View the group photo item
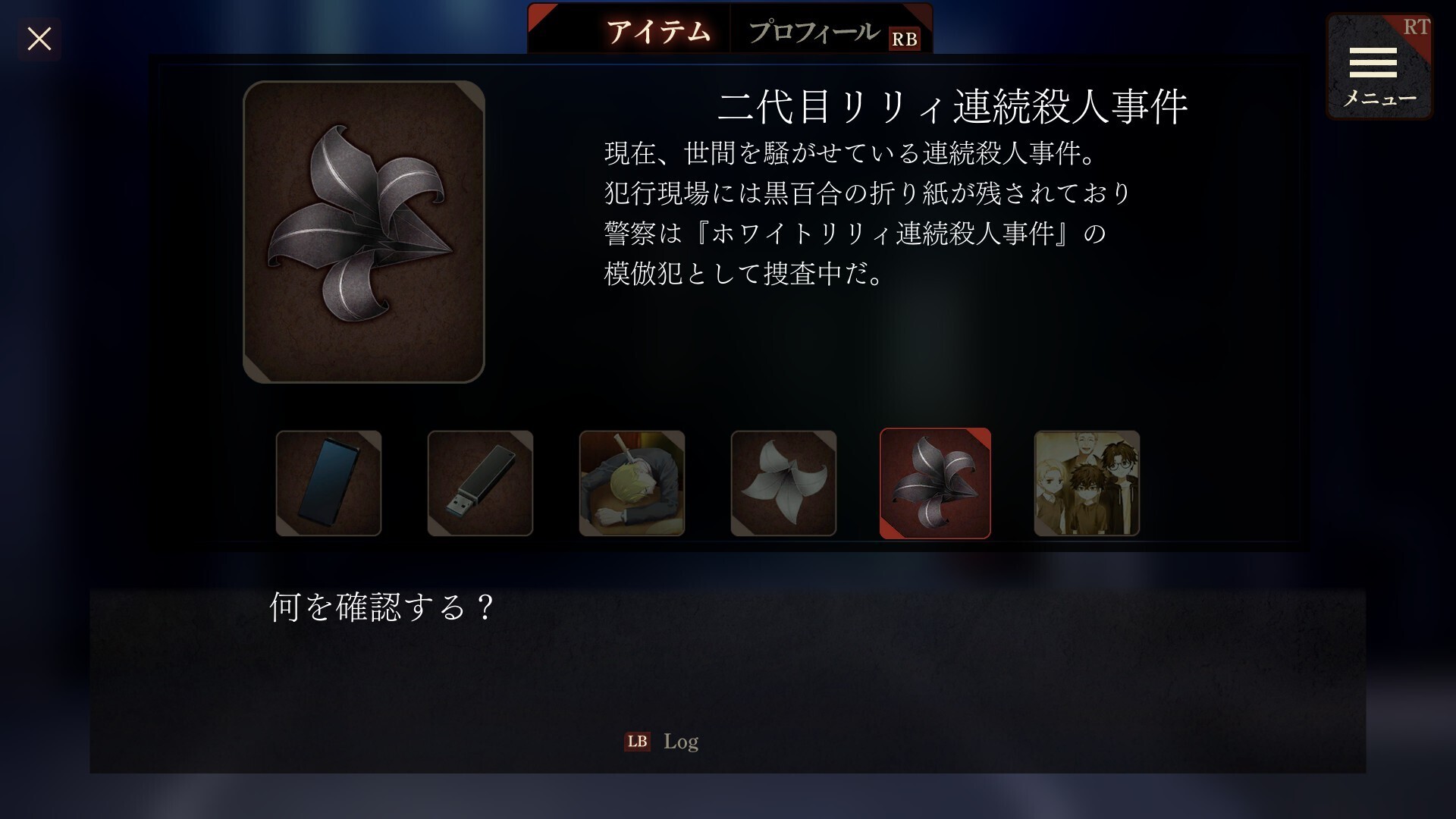 pos(1087,484)
